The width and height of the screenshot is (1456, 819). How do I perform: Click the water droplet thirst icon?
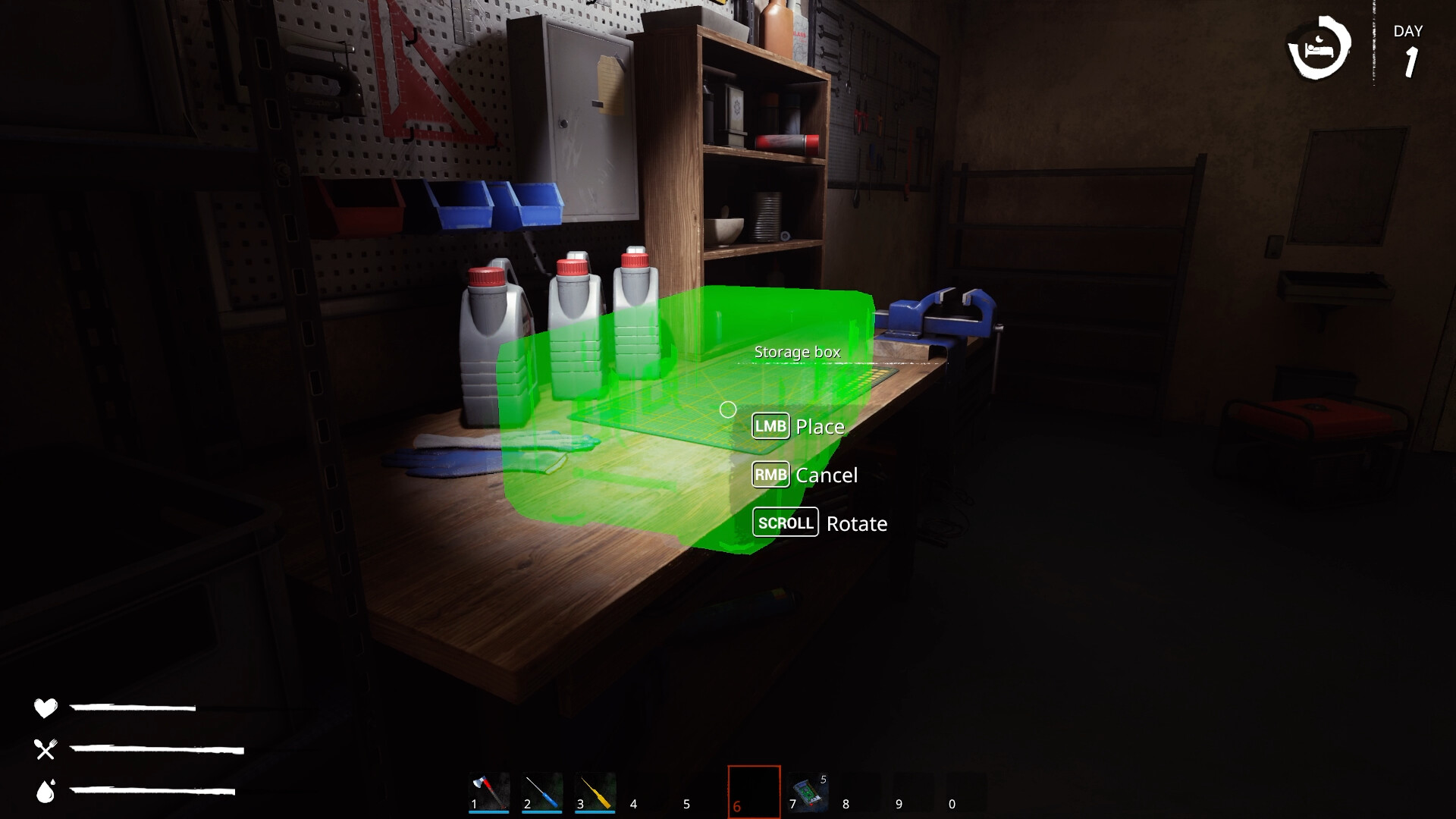pos(45,791)
